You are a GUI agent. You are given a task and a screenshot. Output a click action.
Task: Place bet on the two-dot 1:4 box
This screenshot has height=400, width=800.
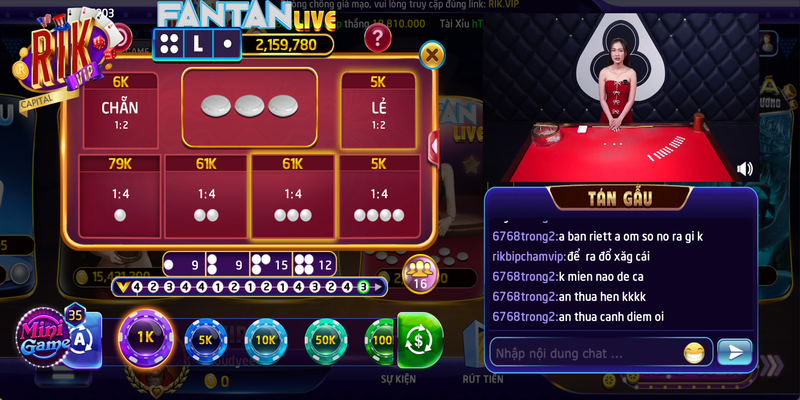206,198
